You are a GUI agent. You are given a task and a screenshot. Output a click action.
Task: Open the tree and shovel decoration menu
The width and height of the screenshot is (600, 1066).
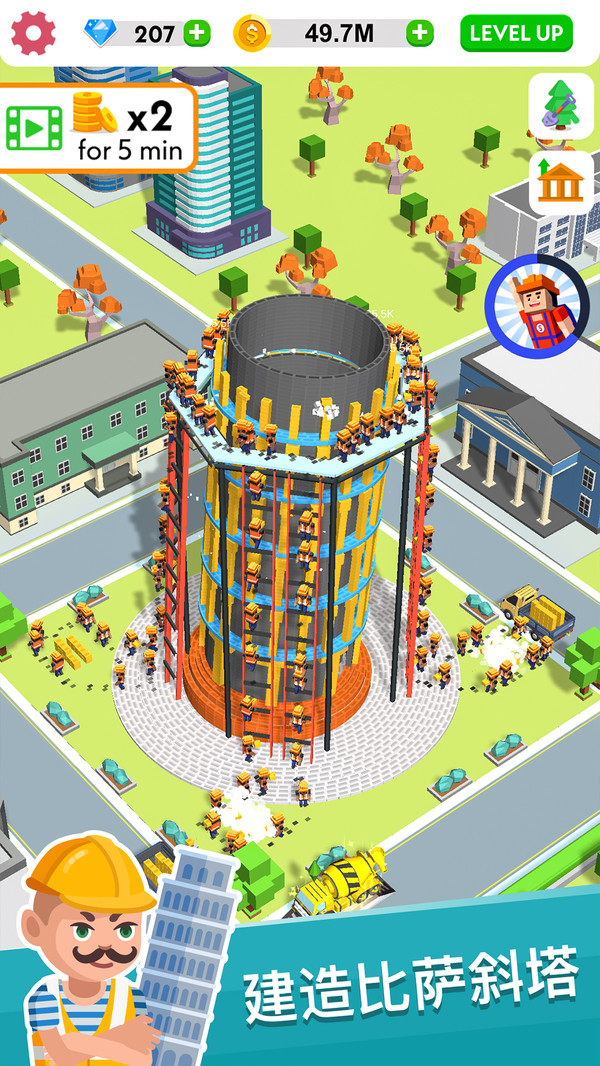coord(561,105)
